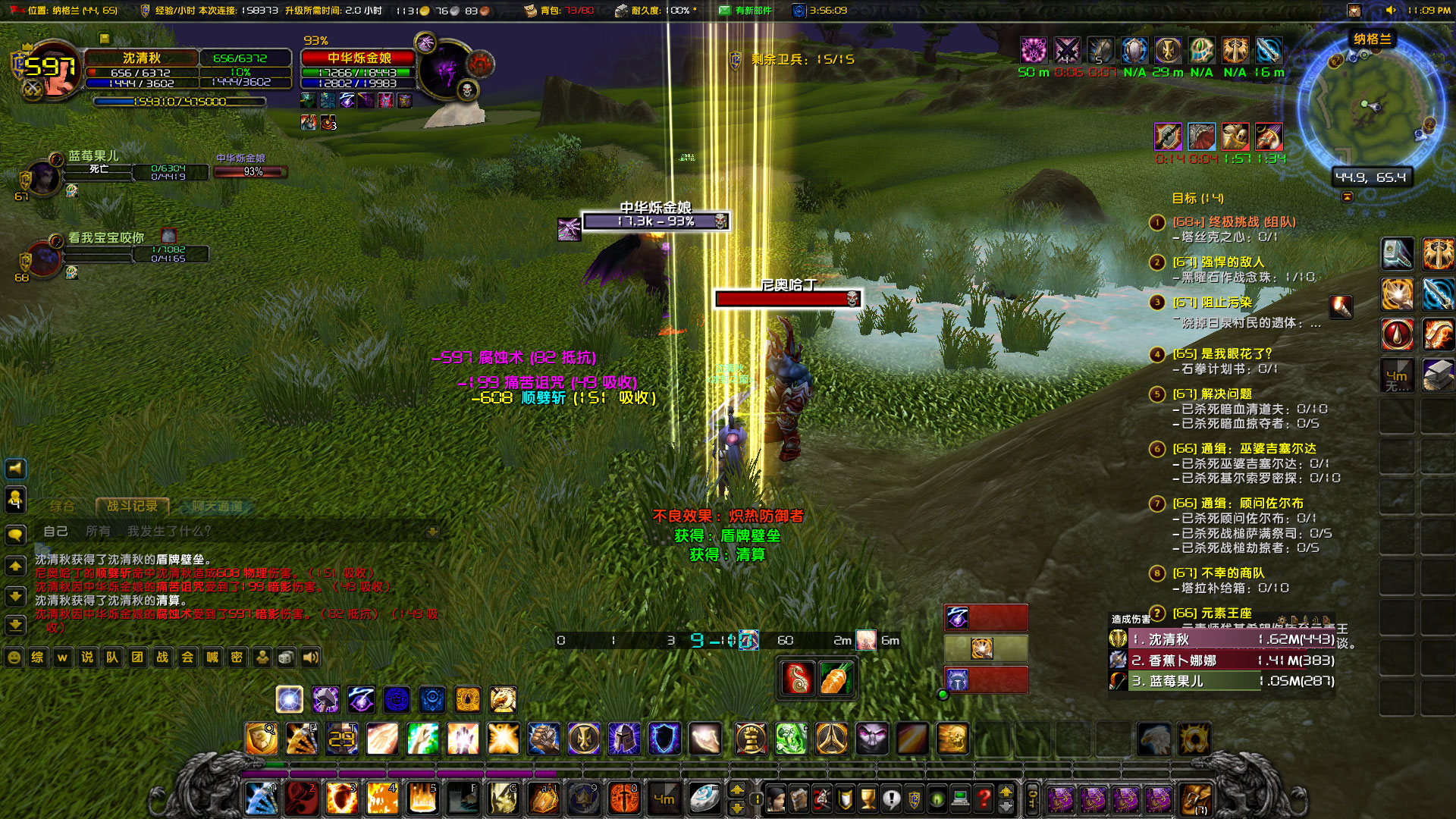Click the character/language icon next to the dice button
1456x819 pixels.
(x=263, y=657)
